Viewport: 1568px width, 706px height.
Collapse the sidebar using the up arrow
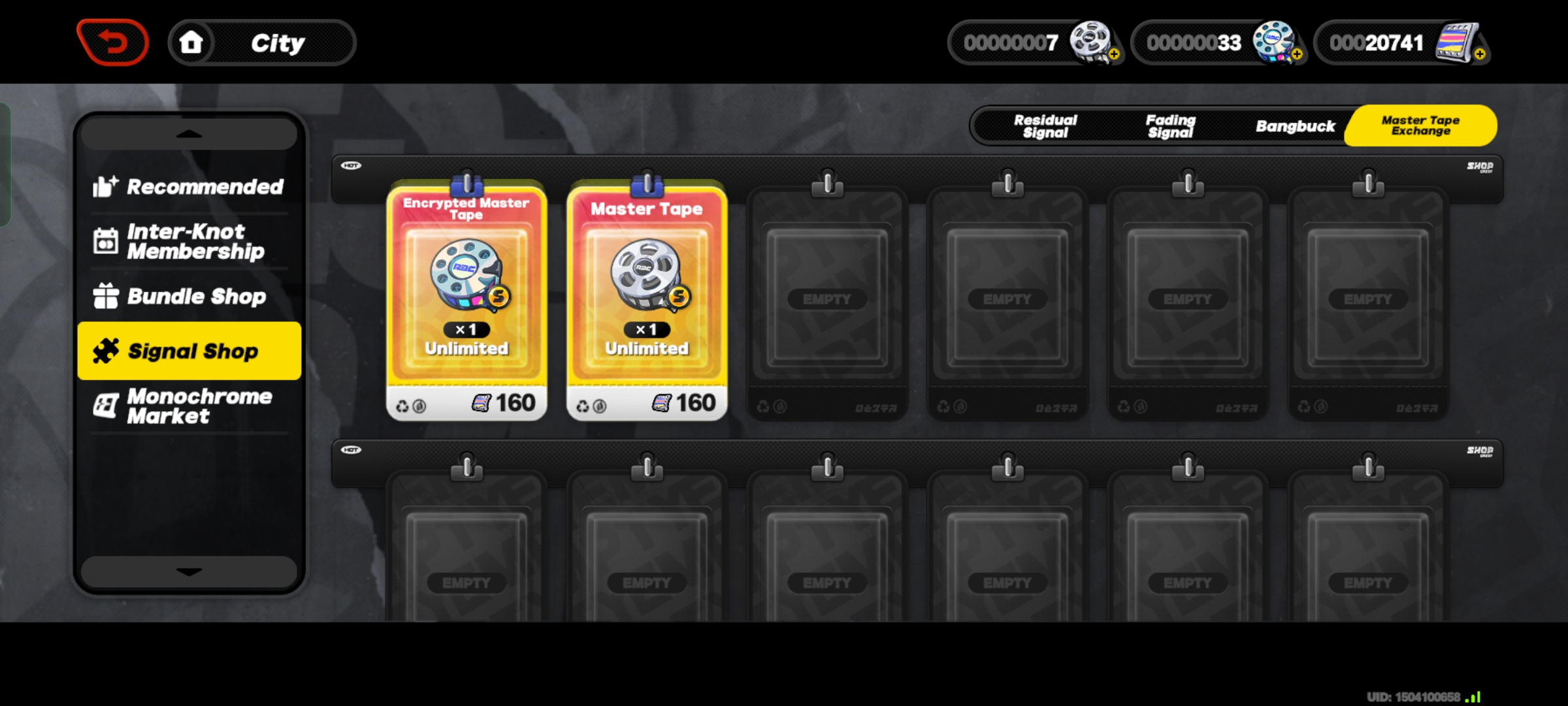189,133
